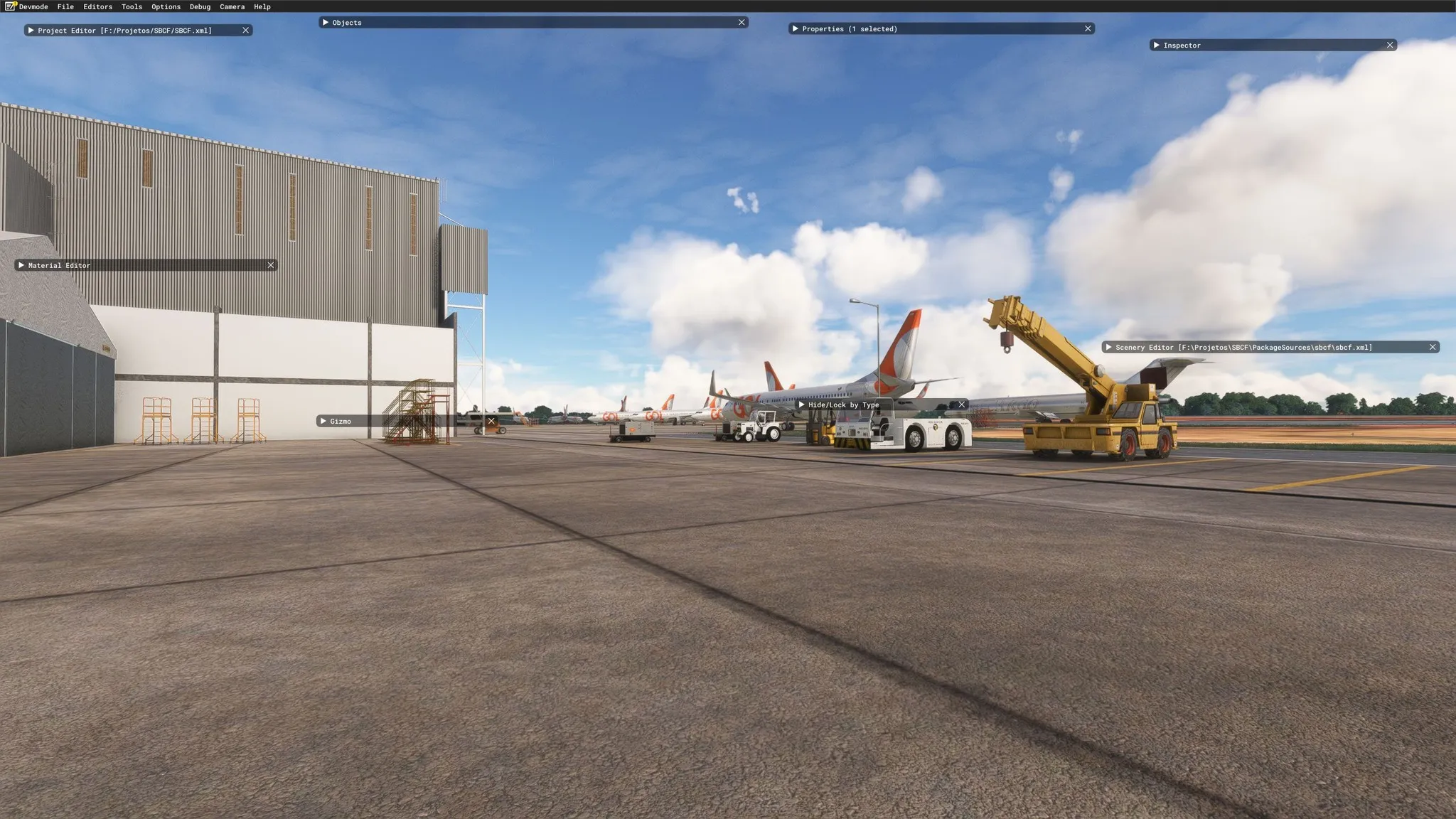Expand the Objects panel

click(x=326, y=23)
